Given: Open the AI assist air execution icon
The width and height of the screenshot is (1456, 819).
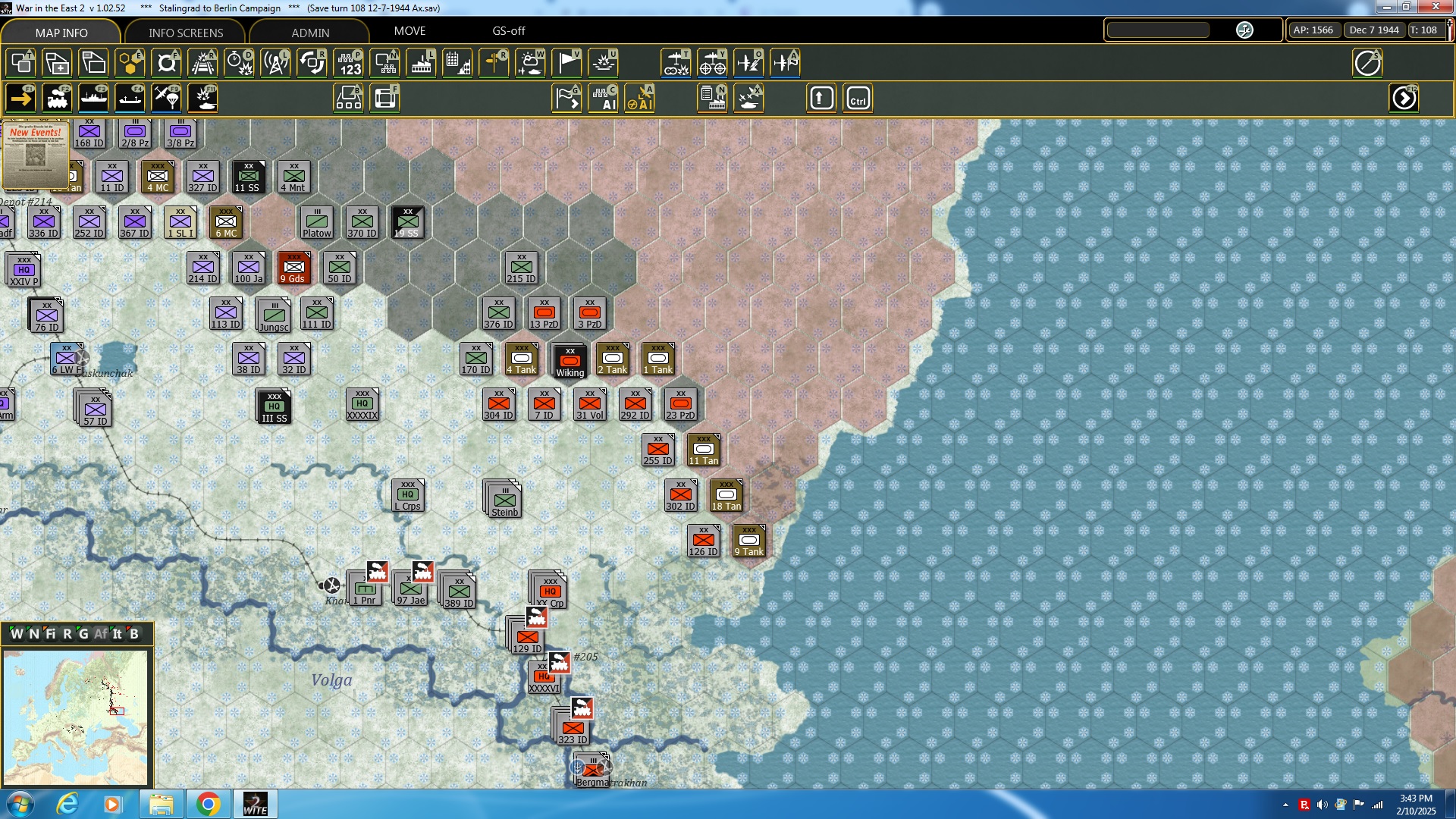Looking at the screenshot, I should click(641, 99).
